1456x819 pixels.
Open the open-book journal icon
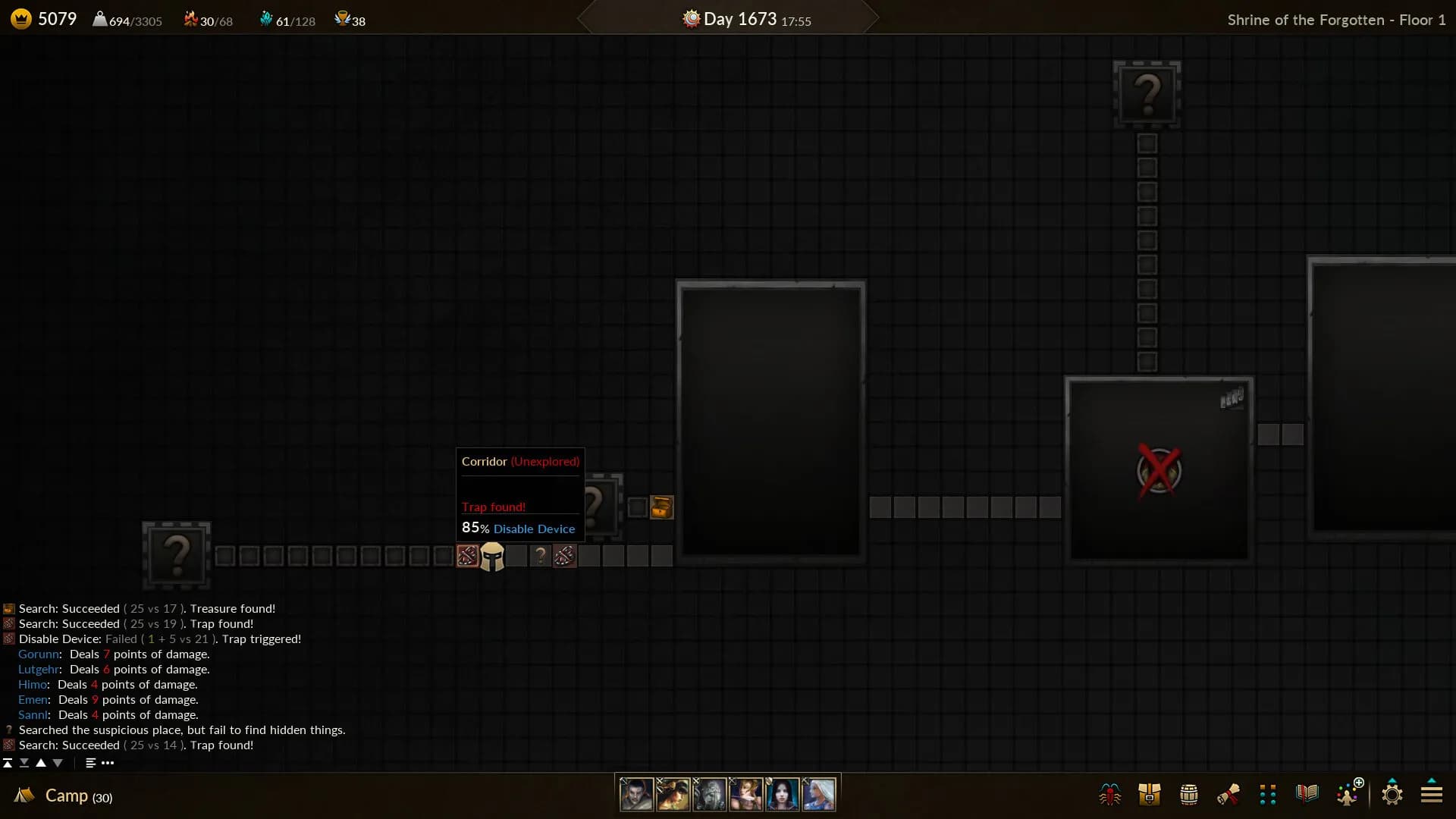tap(1307, 794)
